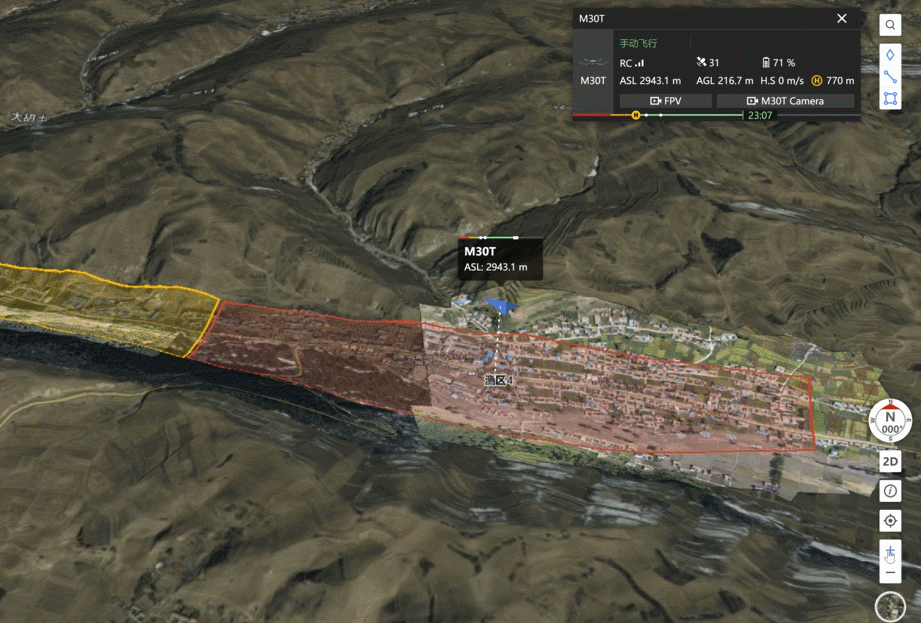Viewport: 921px width, 623px height.
Task: Show map information with the i button
Action: coord(890,491)
